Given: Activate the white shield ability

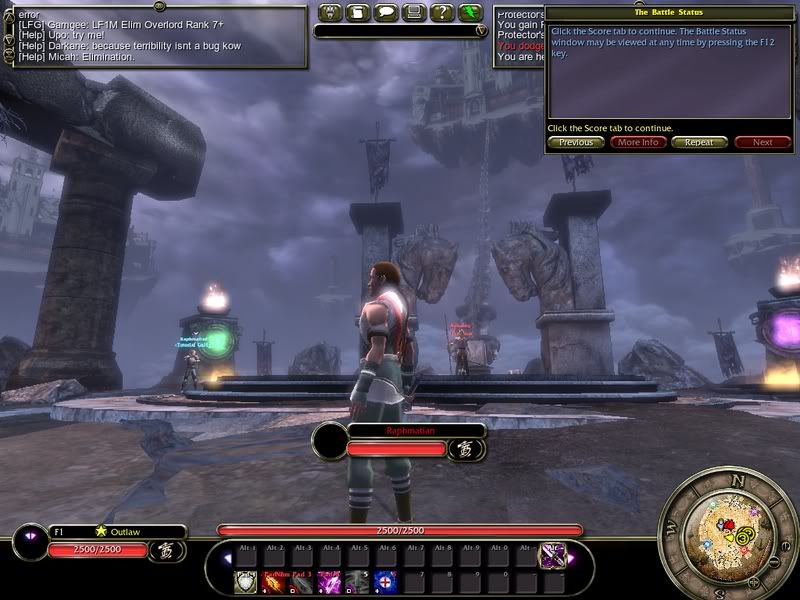Looking at the screenshot, I should (x=245, y=581).
